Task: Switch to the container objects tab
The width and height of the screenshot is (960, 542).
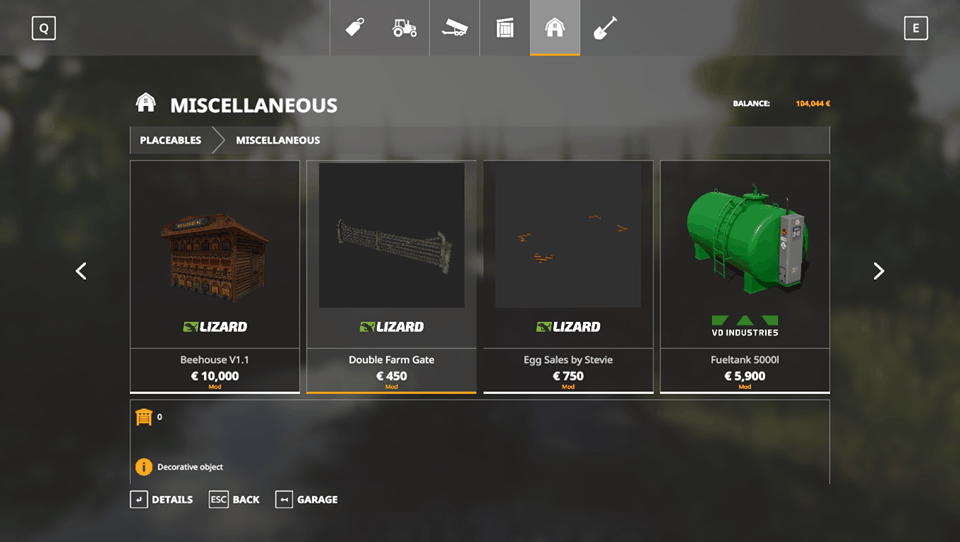Action: [505, 28]
